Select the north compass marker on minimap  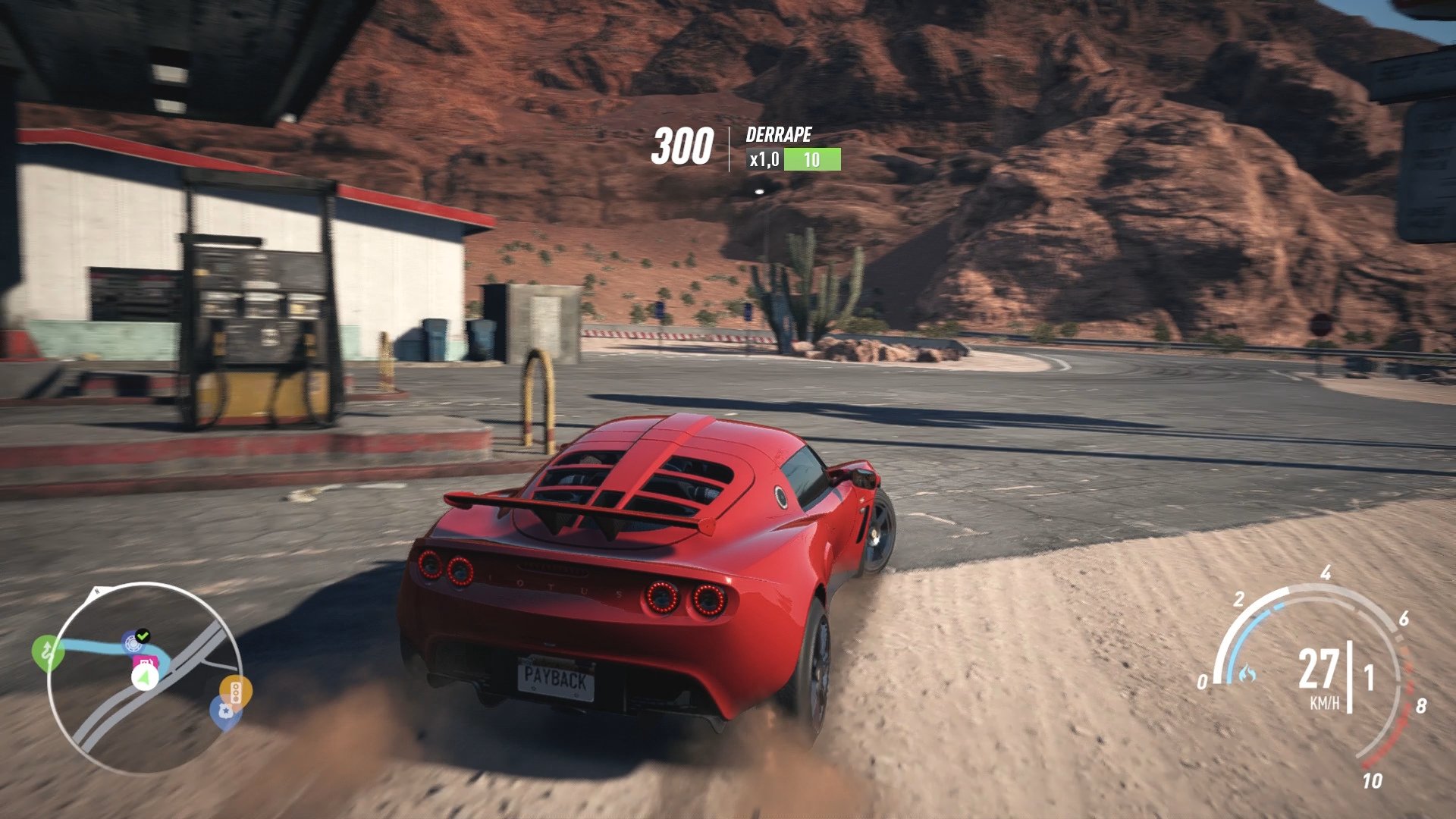pyautogui.click(x=96, y=590)
